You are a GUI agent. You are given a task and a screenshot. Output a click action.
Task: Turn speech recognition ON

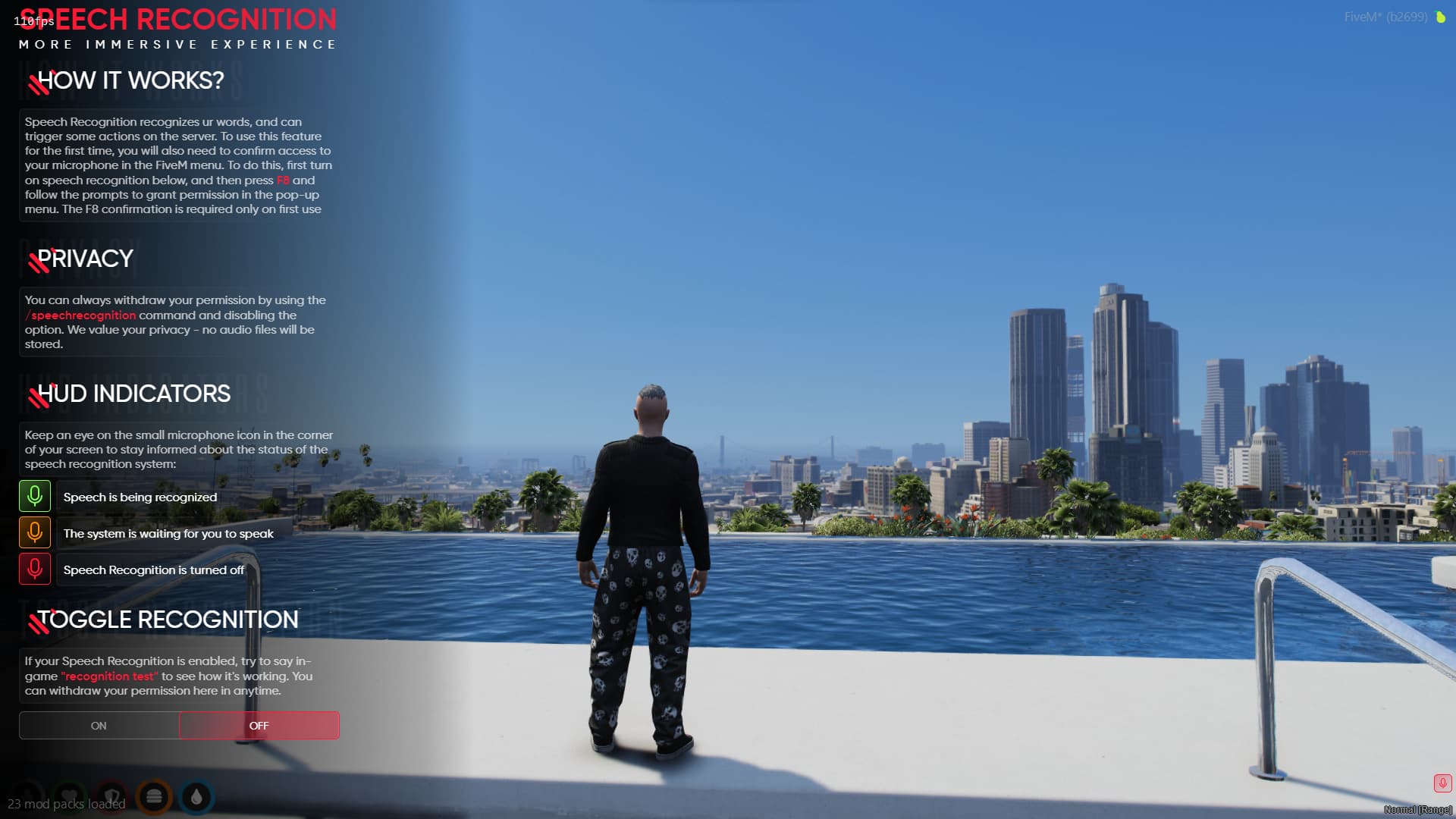point(99,726)
